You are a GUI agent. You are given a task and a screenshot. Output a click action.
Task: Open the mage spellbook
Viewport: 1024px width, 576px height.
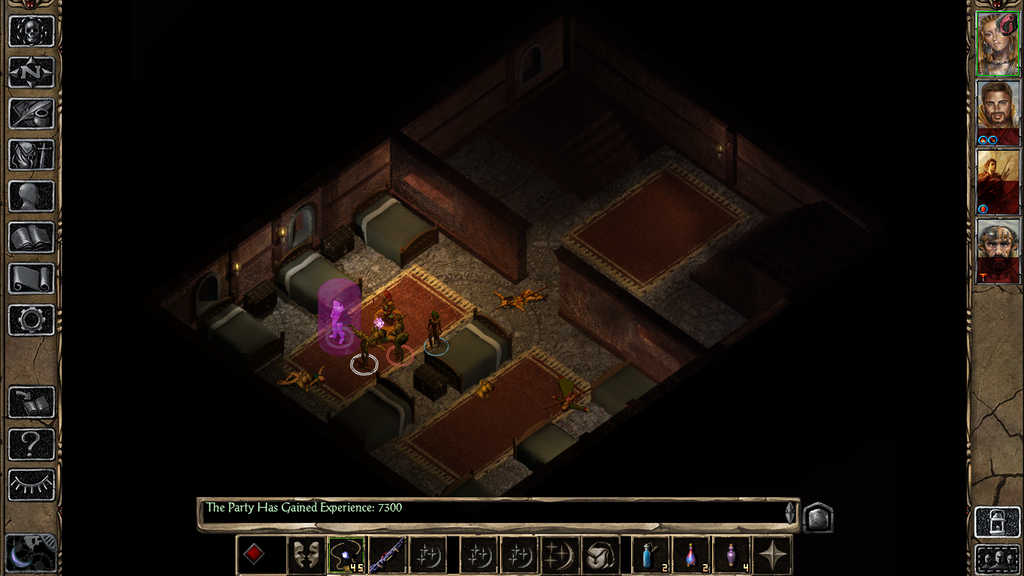tap(31, 237)
